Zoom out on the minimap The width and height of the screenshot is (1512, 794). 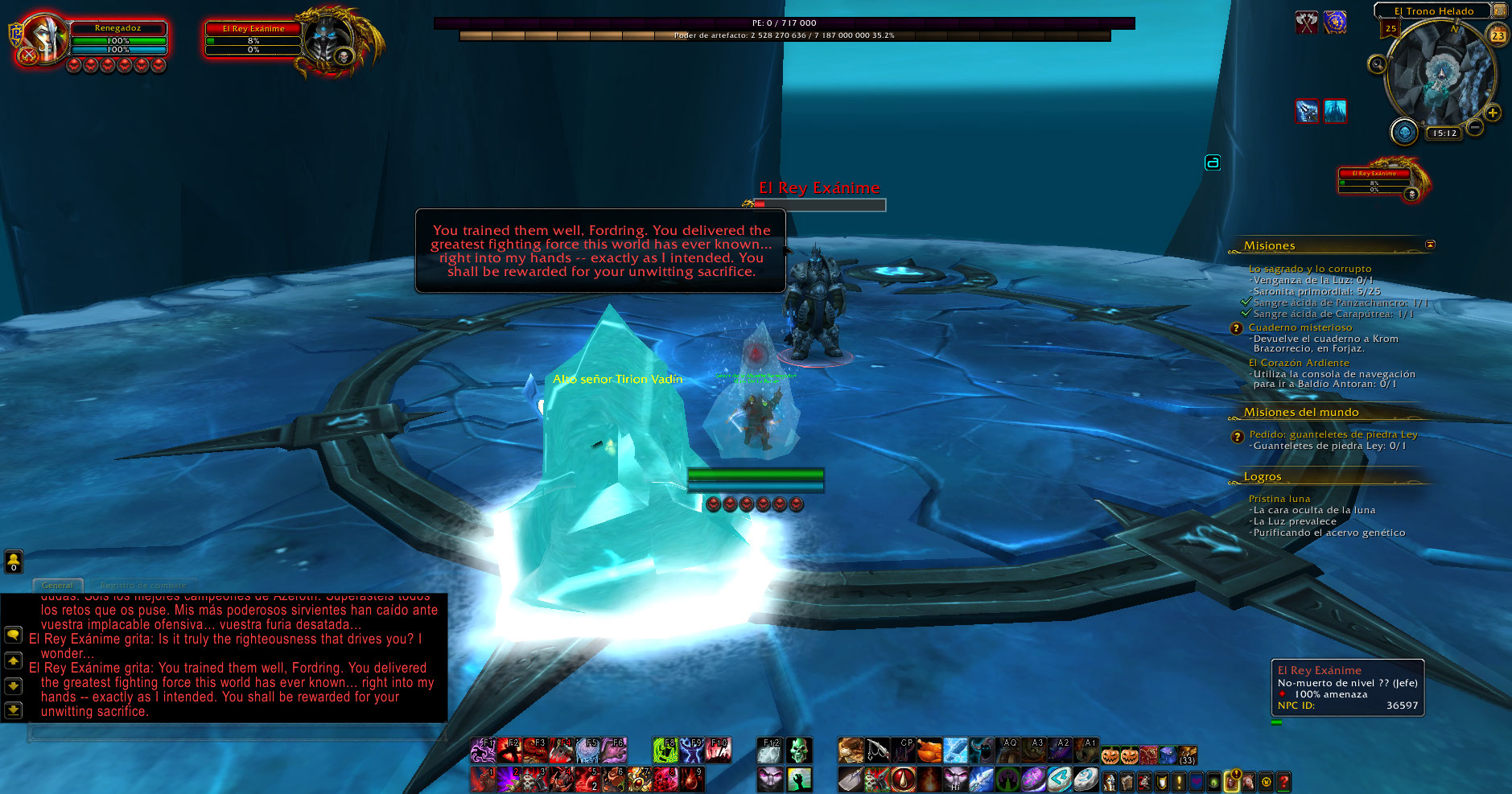[1475, 127]
